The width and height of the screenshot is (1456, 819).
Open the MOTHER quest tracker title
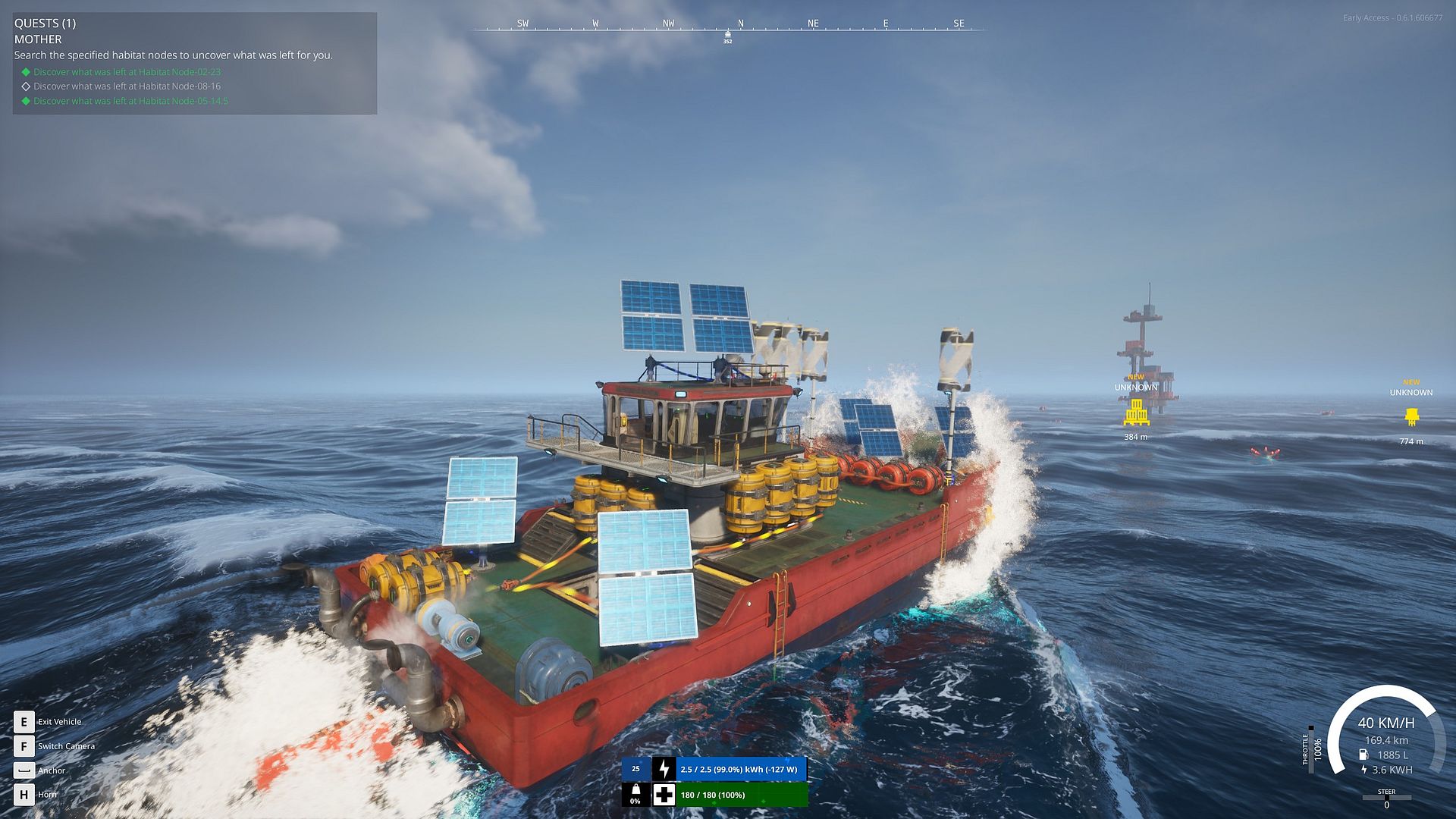click(38, 39)
